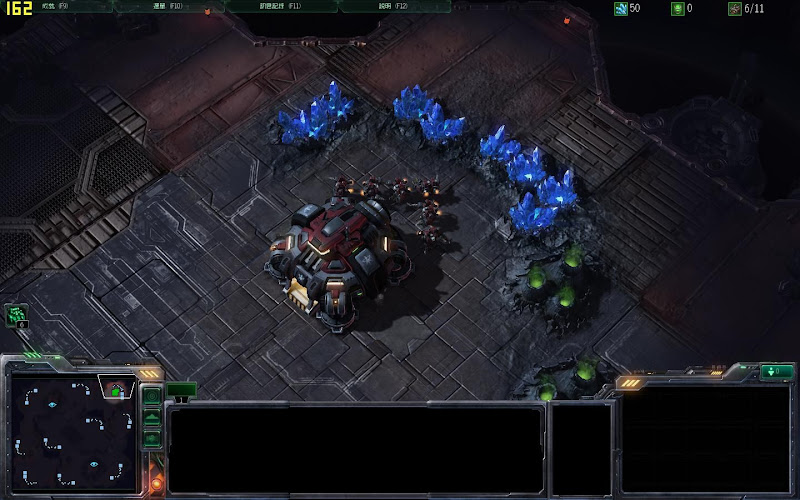The image size is (800, 500).
Task: Select the idle worker button above the minimap
Action: 17,316
